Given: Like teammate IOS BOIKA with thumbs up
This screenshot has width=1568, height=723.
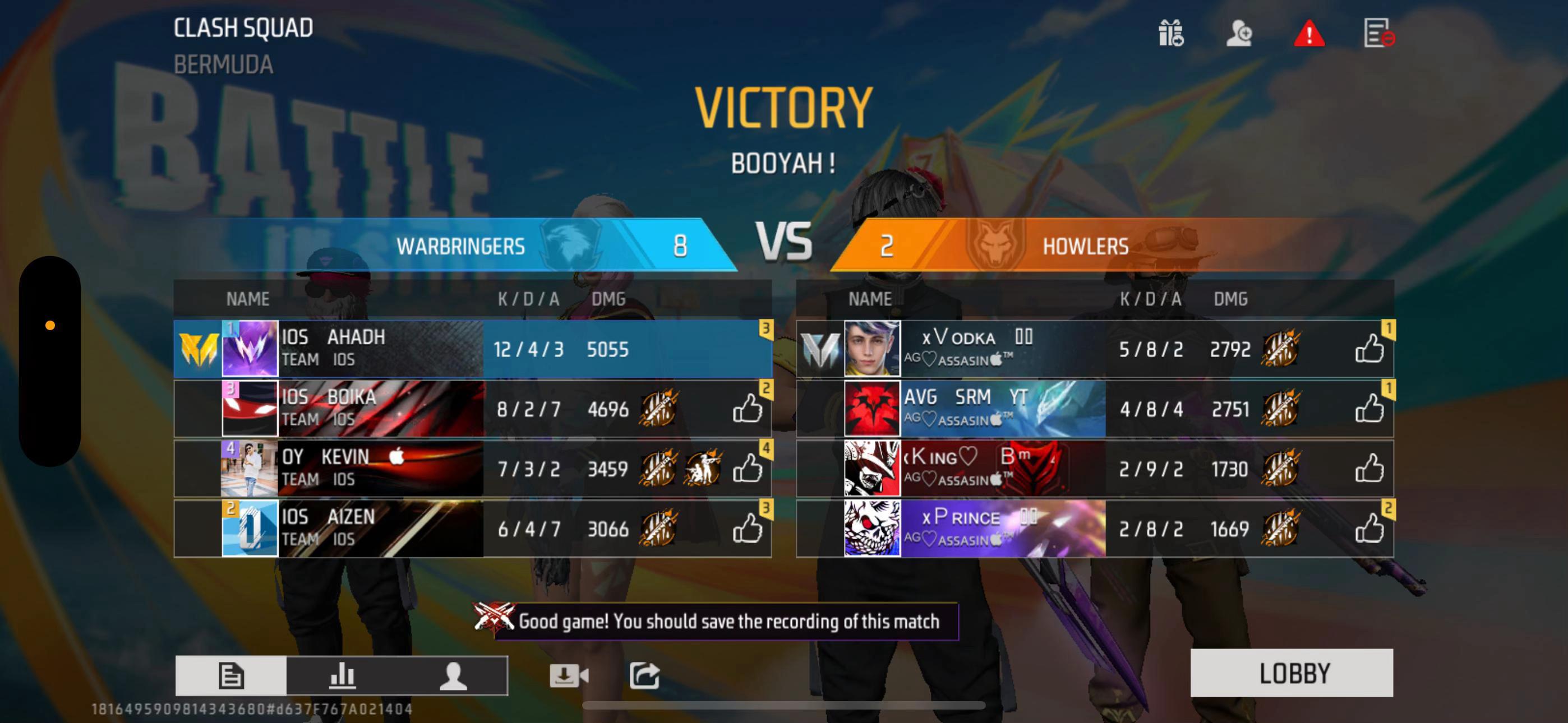Looking at the screenshot, I should tap(747, 409).
